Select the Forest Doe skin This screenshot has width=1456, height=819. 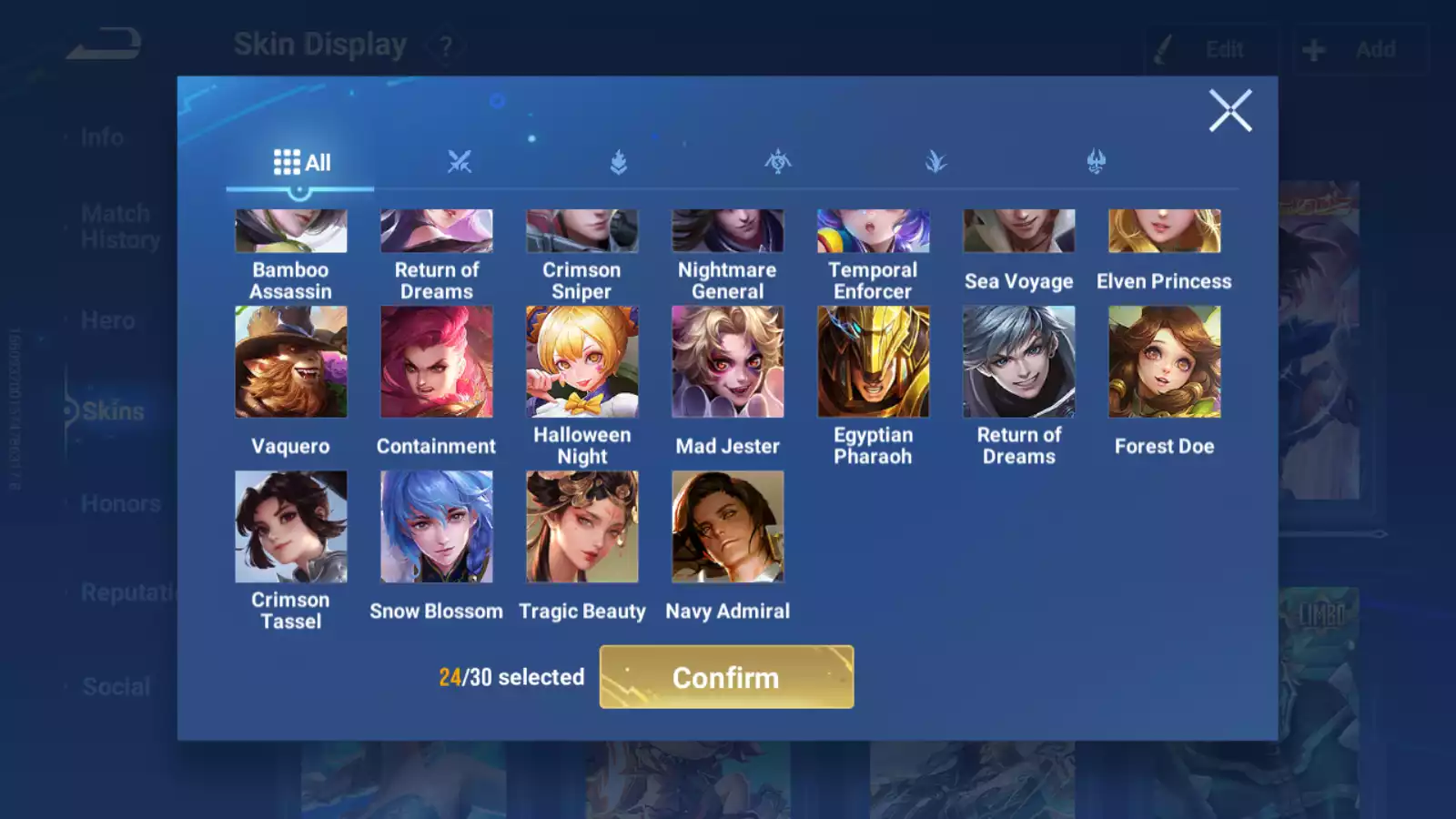(x=1165, y=362)
